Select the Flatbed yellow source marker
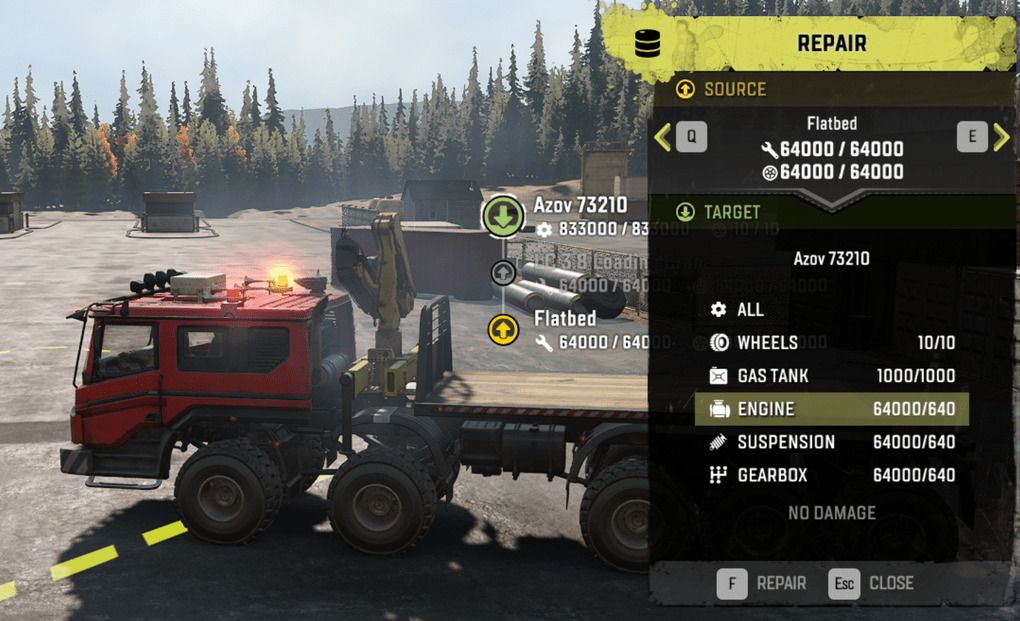This screenshot has height=621, width=1020. point(503,329)
